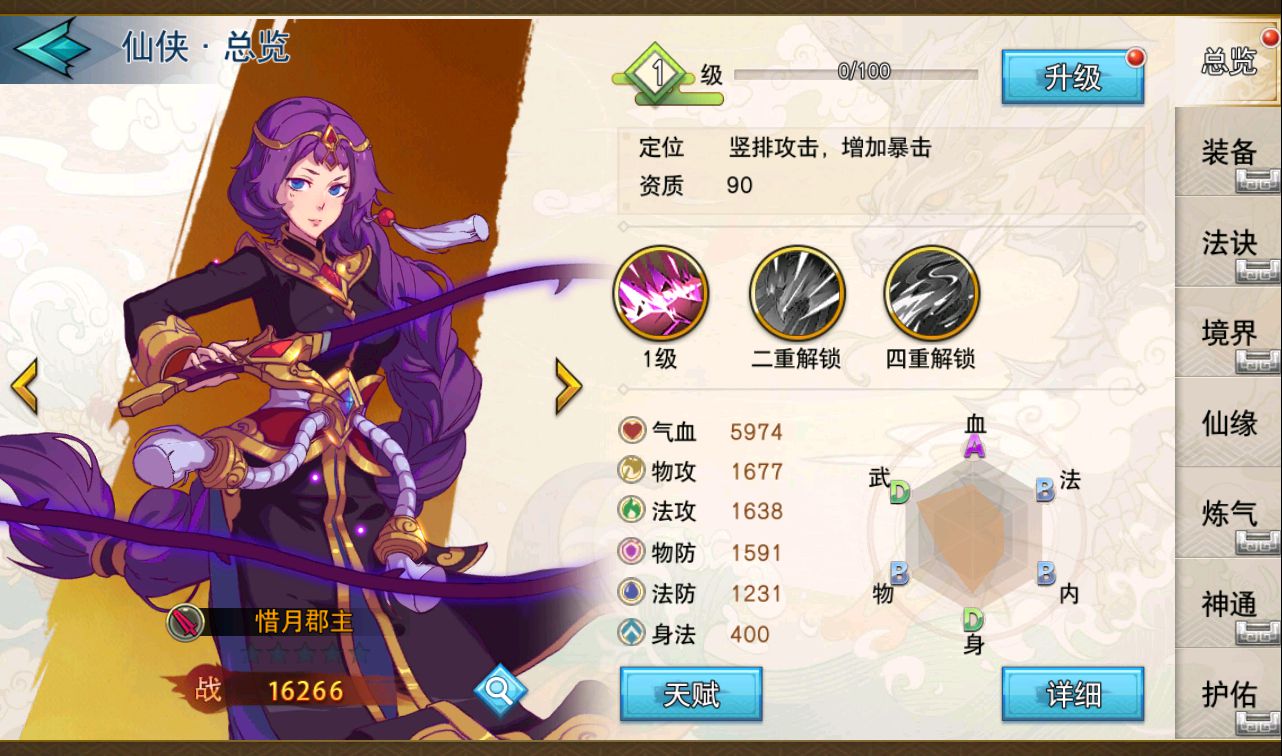Switch to the 境界 realm tab
Image resolution: width=1282 pixels, height=756 pixels.
coord(1228,332)
